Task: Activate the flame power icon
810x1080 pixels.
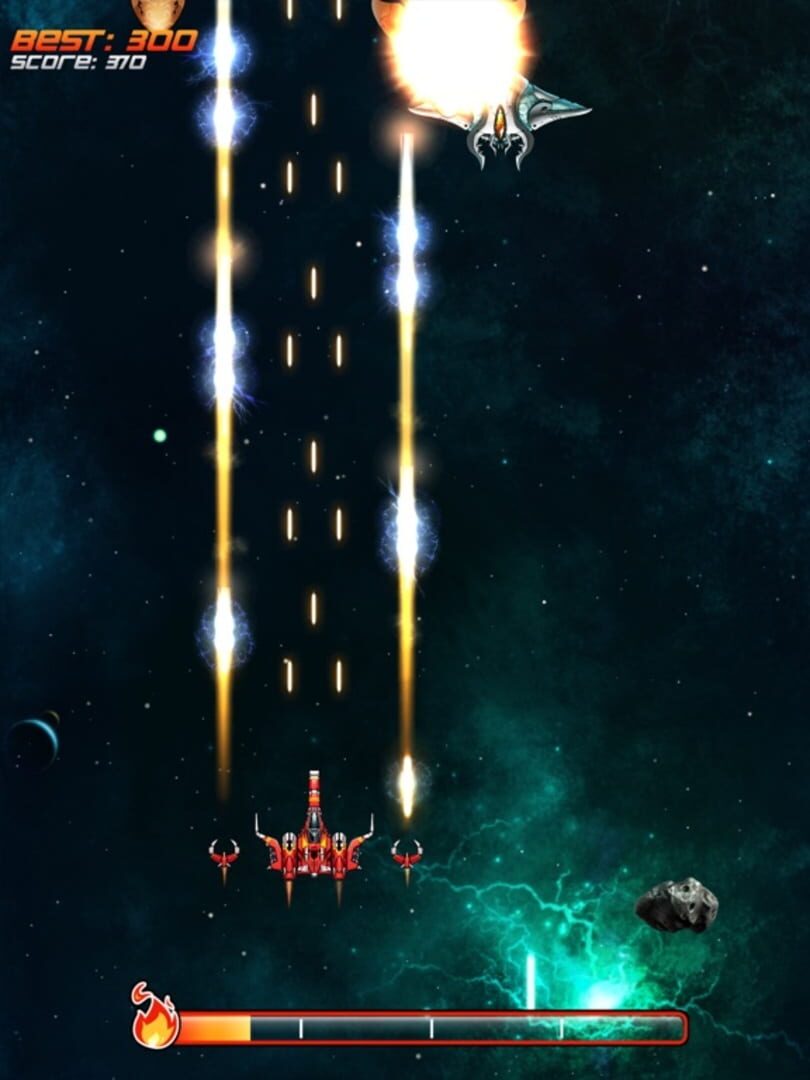Action: [x=155, y=1020]
